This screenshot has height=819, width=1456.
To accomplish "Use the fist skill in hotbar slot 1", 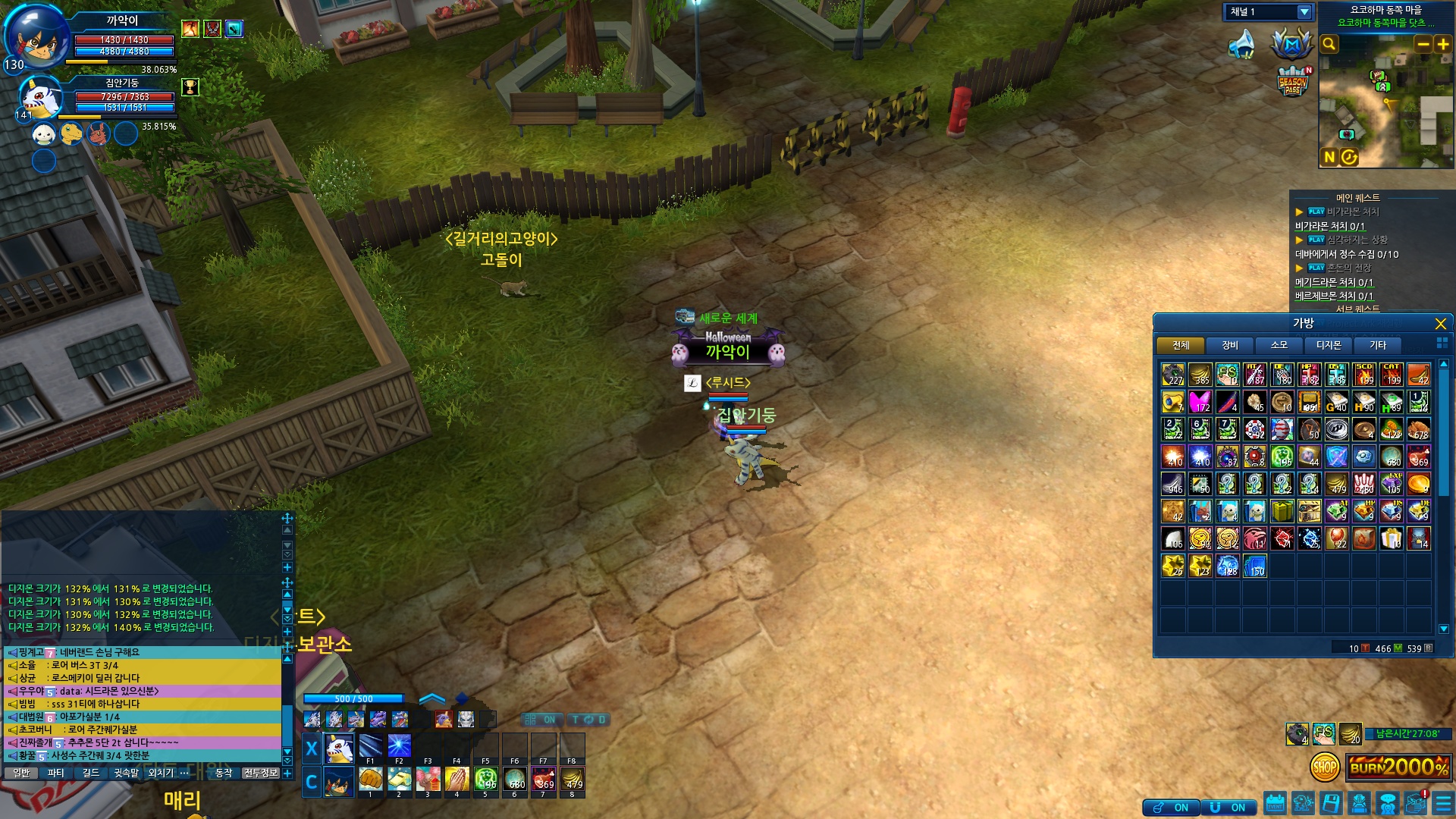I will (370, 780).
